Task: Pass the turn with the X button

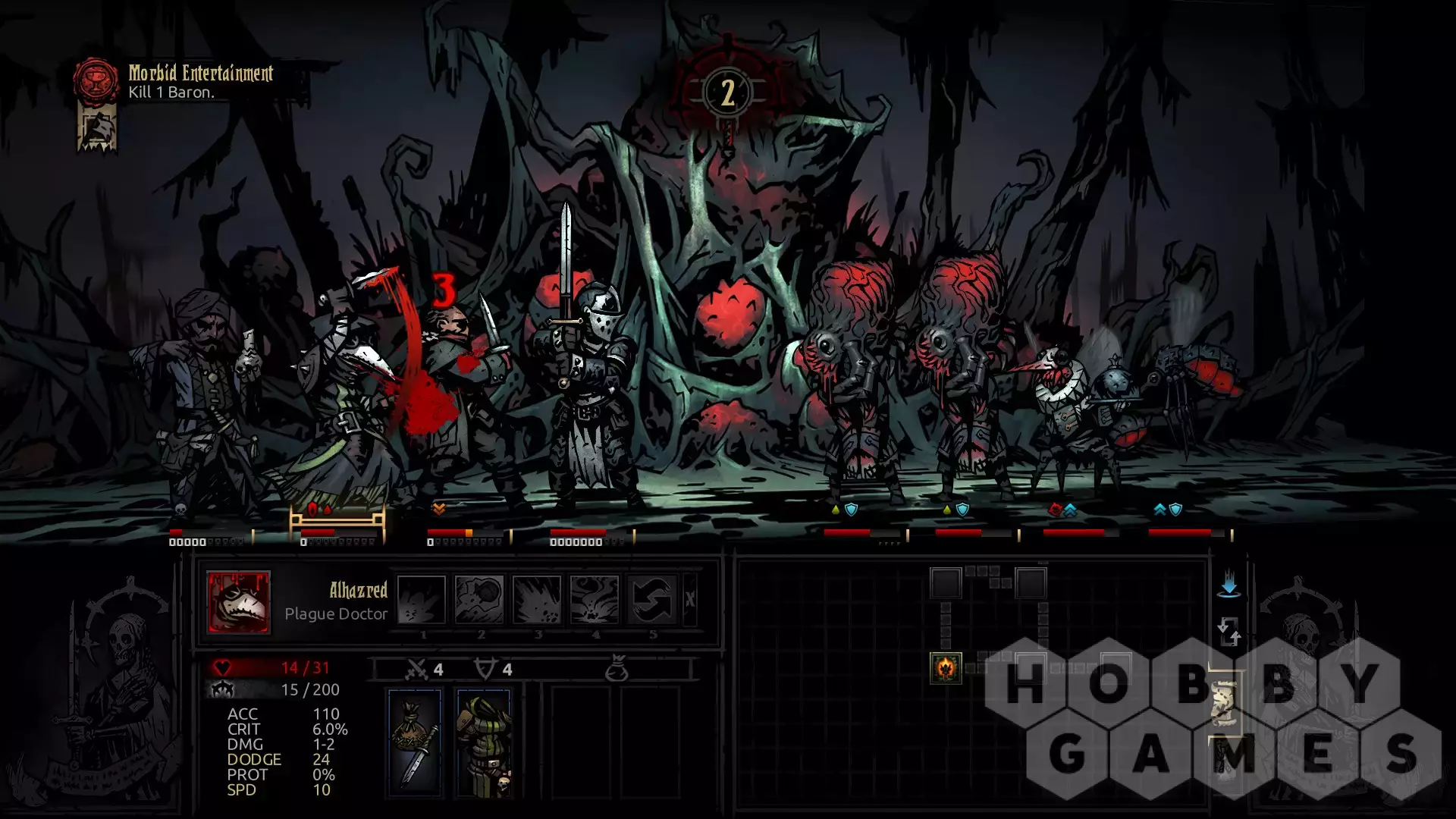Action: pyautogui.click(x=689, y=599)
